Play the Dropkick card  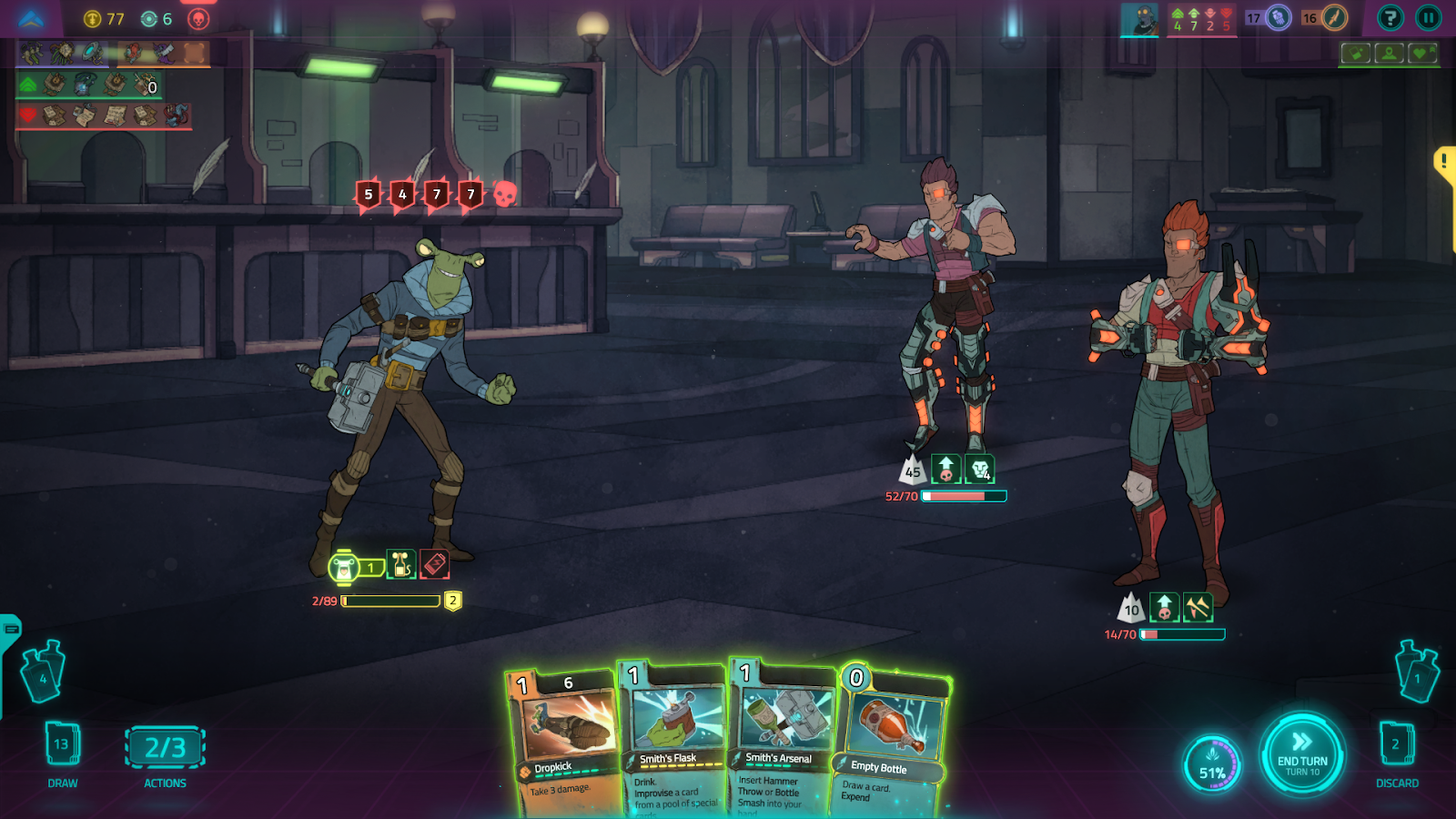(566, 739)
